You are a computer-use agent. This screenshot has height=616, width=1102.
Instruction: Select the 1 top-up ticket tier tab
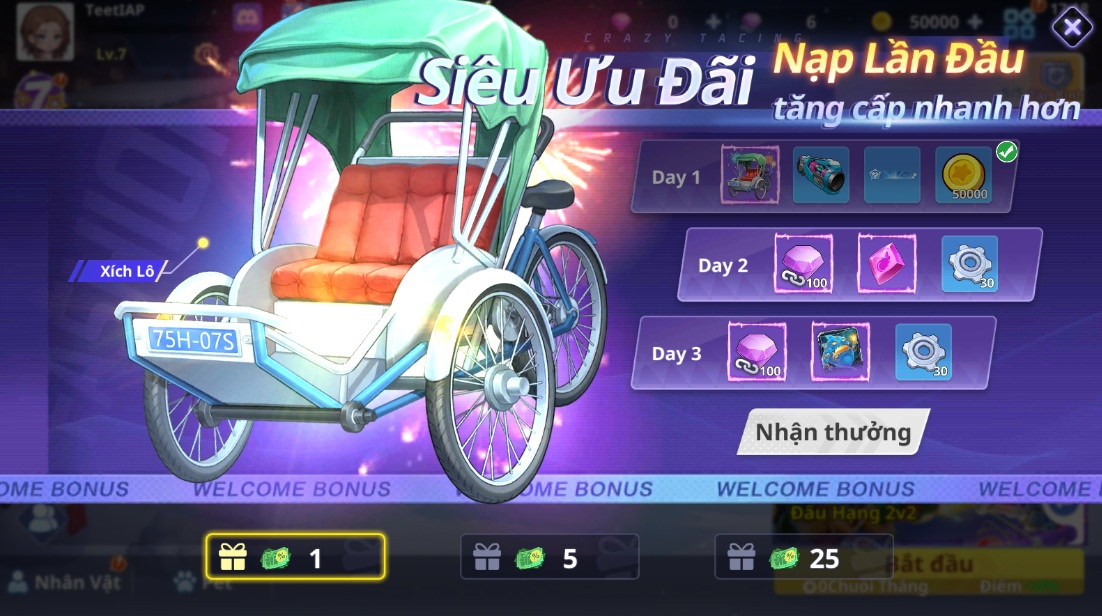[x=295, y=557]
